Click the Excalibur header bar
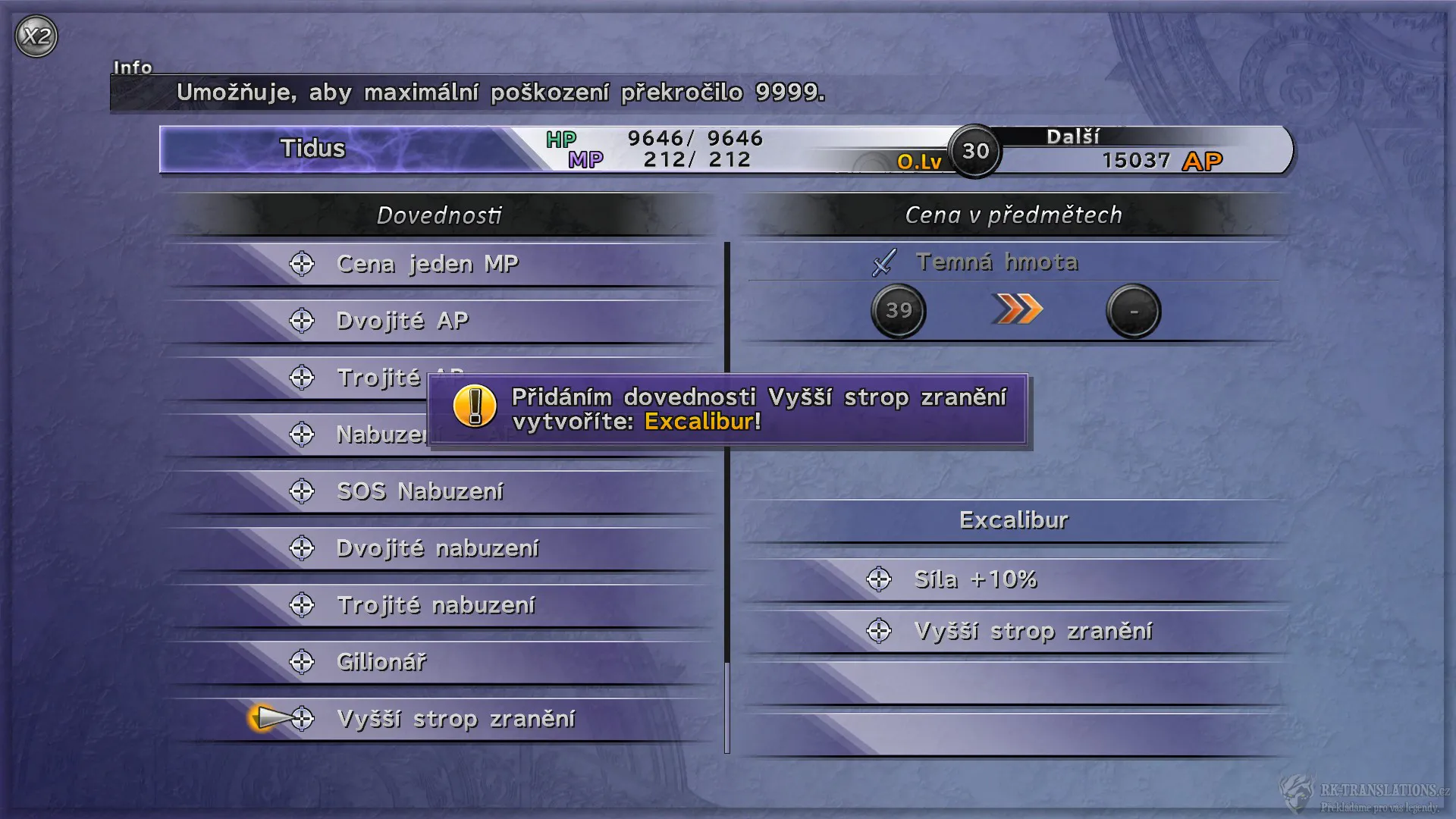Viewport: 1456px width, 819px height. coord(1014,520)
